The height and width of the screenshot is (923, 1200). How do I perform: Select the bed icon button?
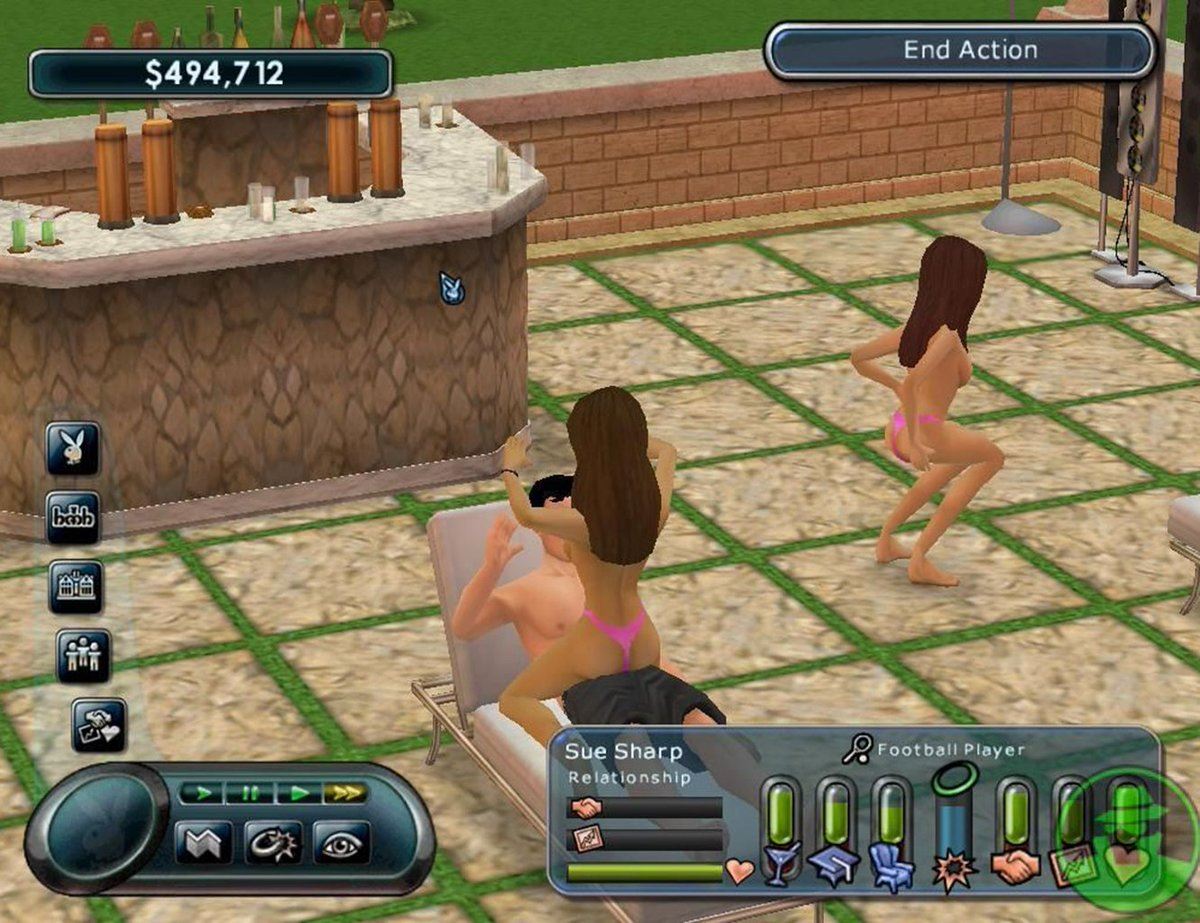72,517
